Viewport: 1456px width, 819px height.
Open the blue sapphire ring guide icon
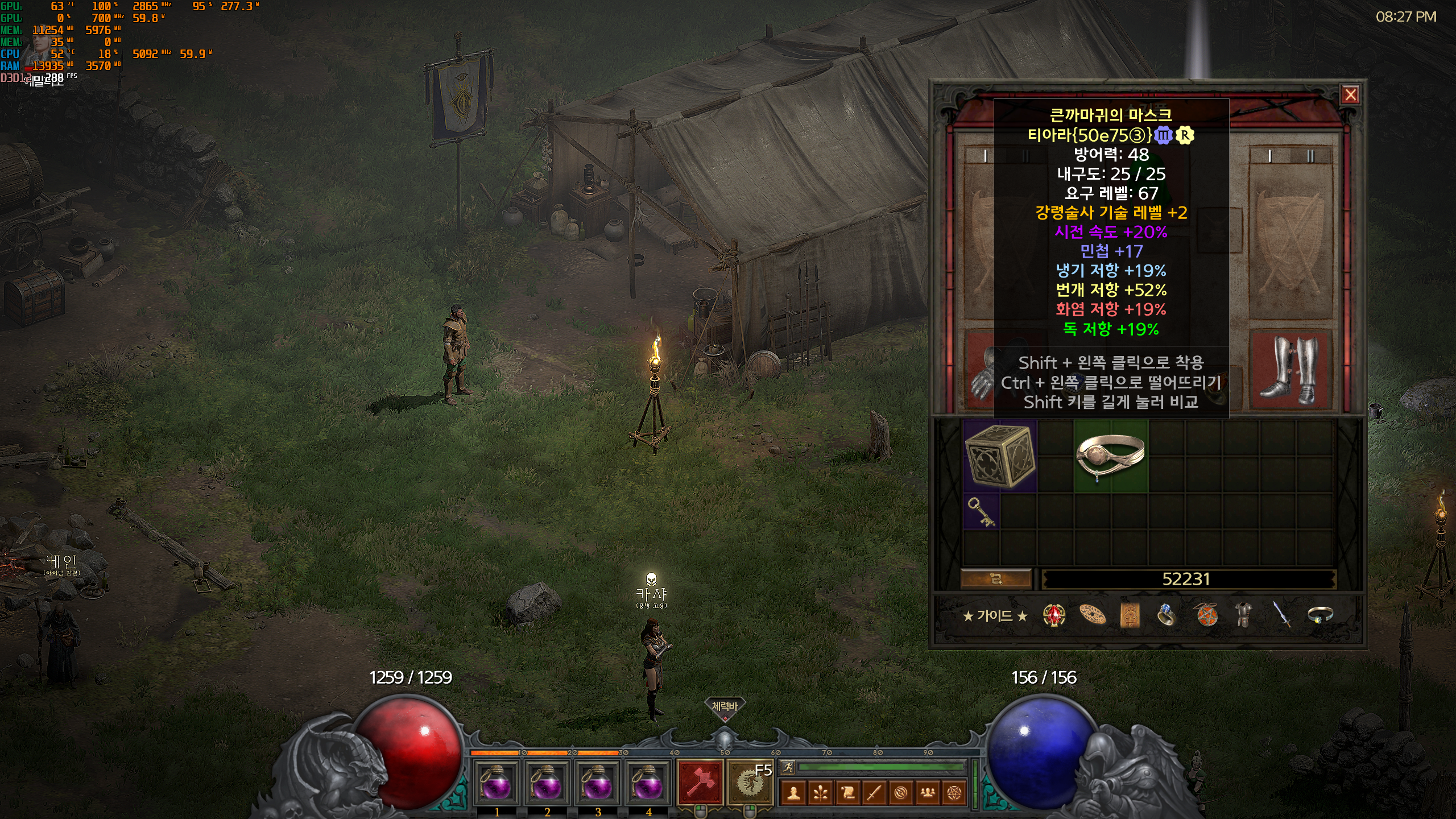(1166, 615)
